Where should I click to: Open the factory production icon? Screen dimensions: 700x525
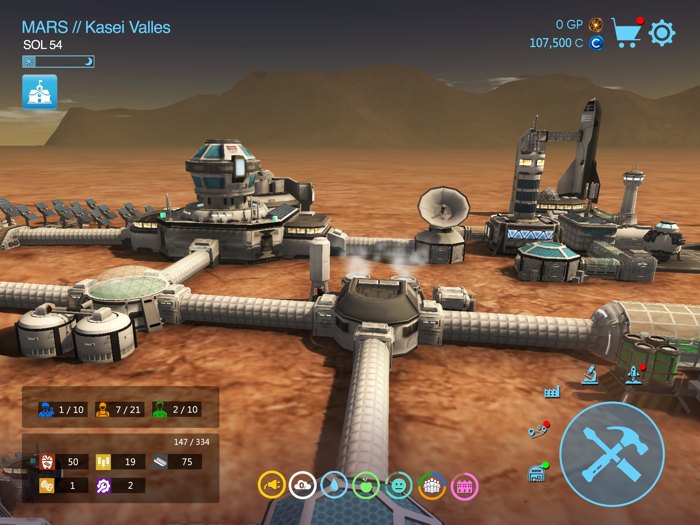coord(552,391)
